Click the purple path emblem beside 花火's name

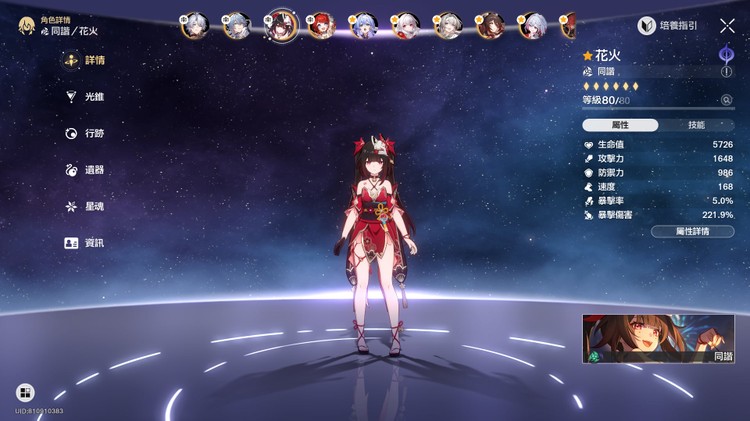click(x=727, y=54)
